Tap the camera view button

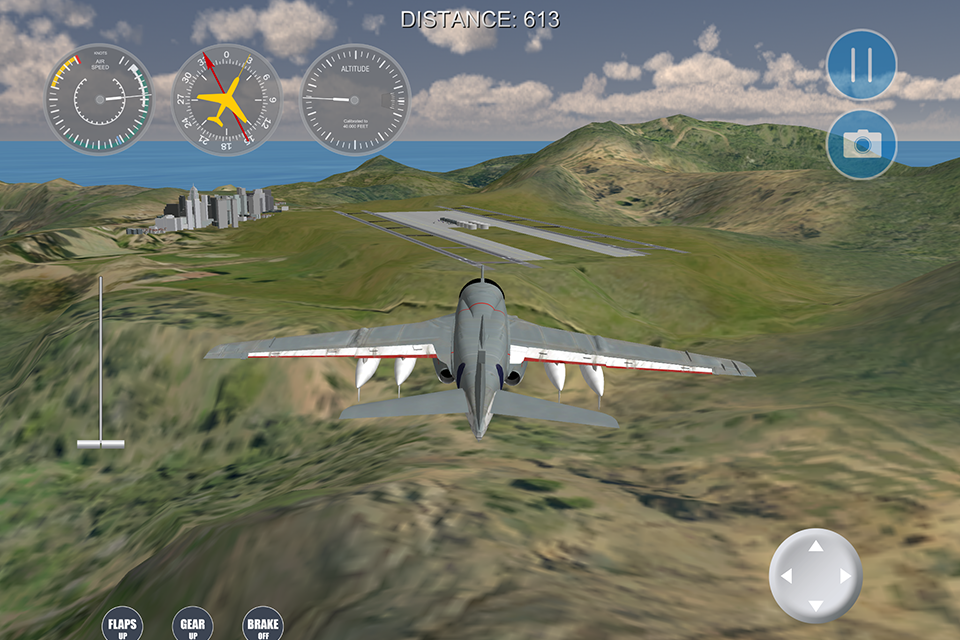(x=861, y=144)
